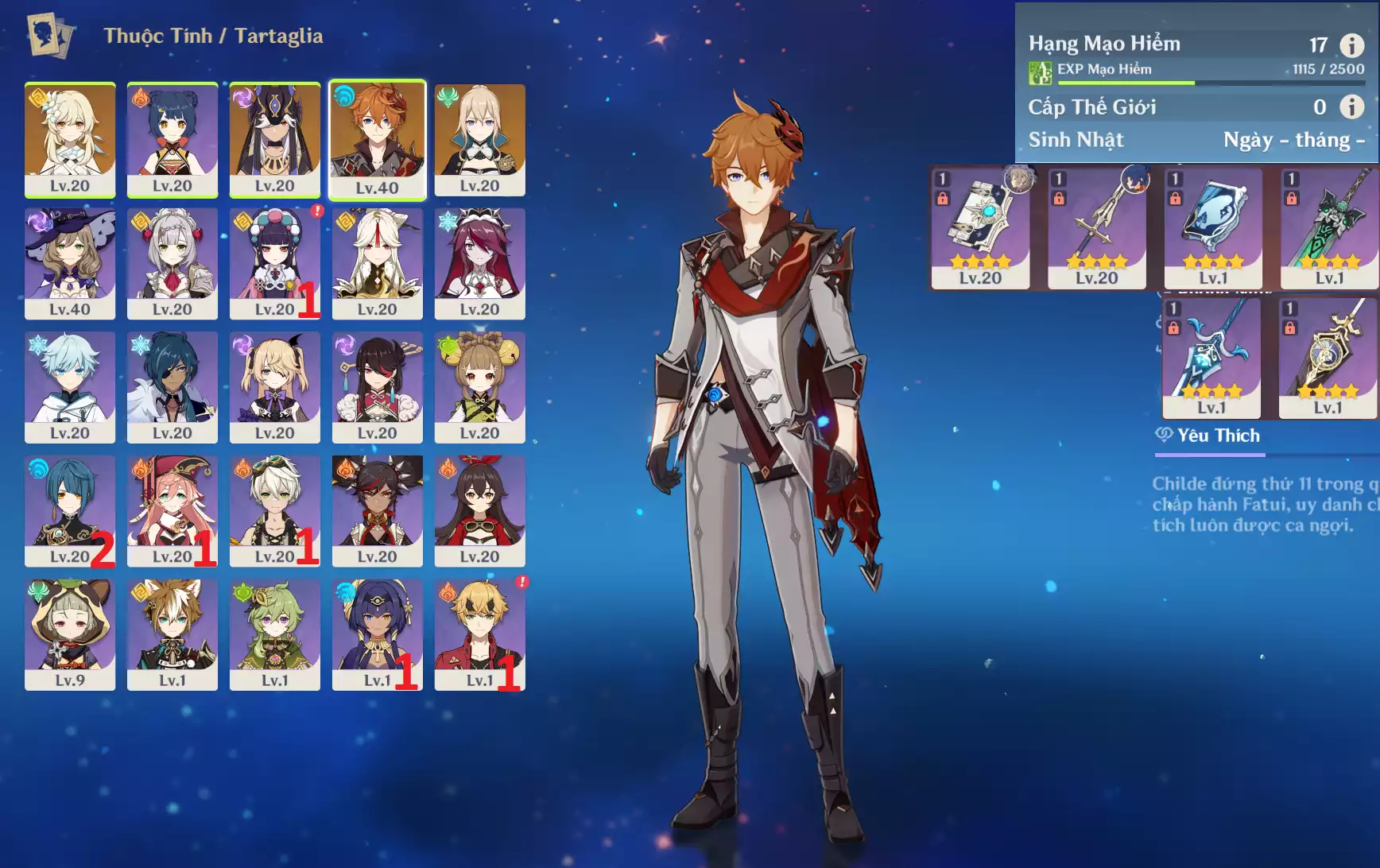The width and height of the screenshot is (1380, 868).
Task: Select Amber's portrait
Action: [x=480, y=510]
